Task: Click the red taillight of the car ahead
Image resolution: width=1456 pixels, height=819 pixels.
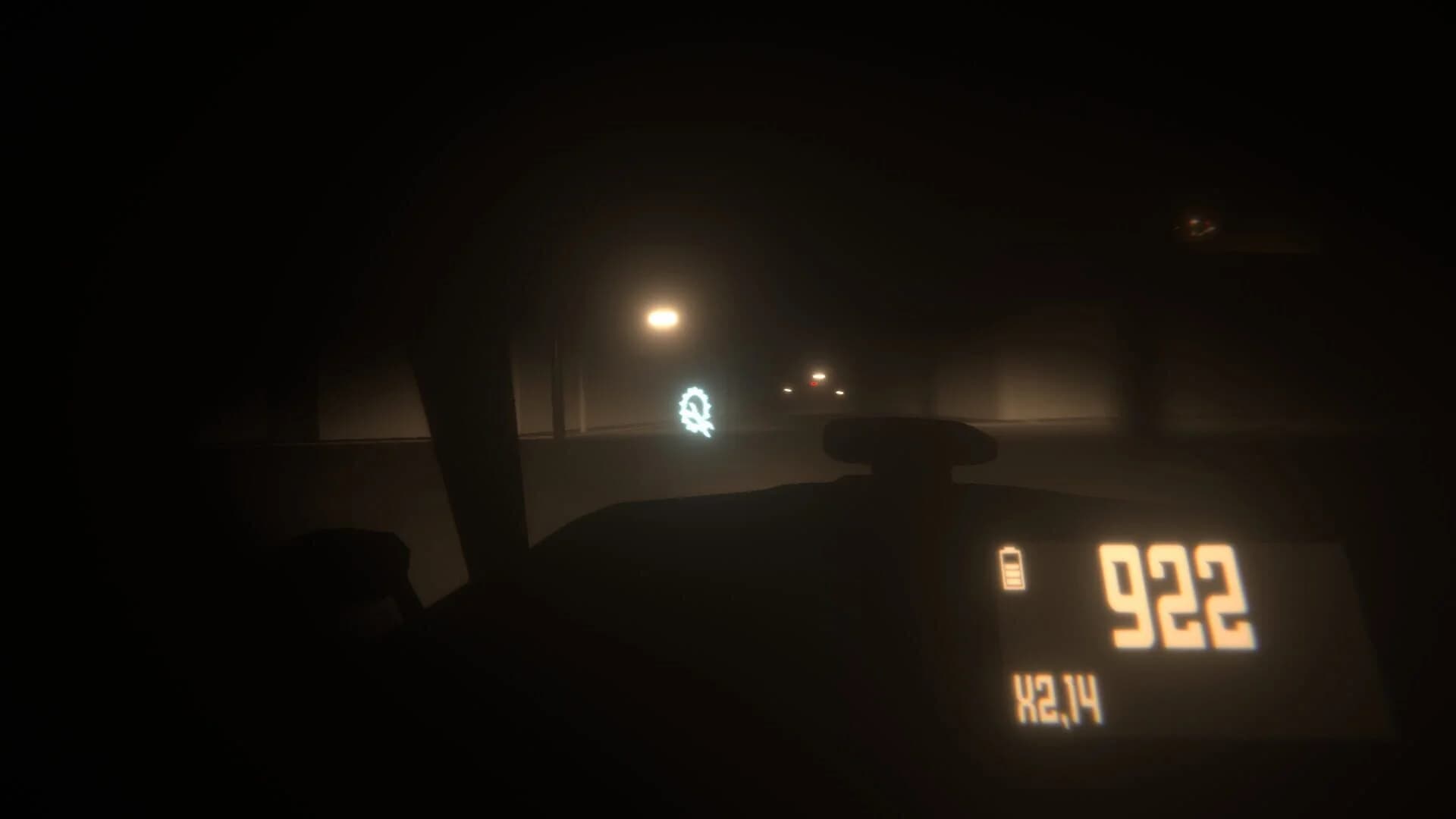Action: point(813,385)
